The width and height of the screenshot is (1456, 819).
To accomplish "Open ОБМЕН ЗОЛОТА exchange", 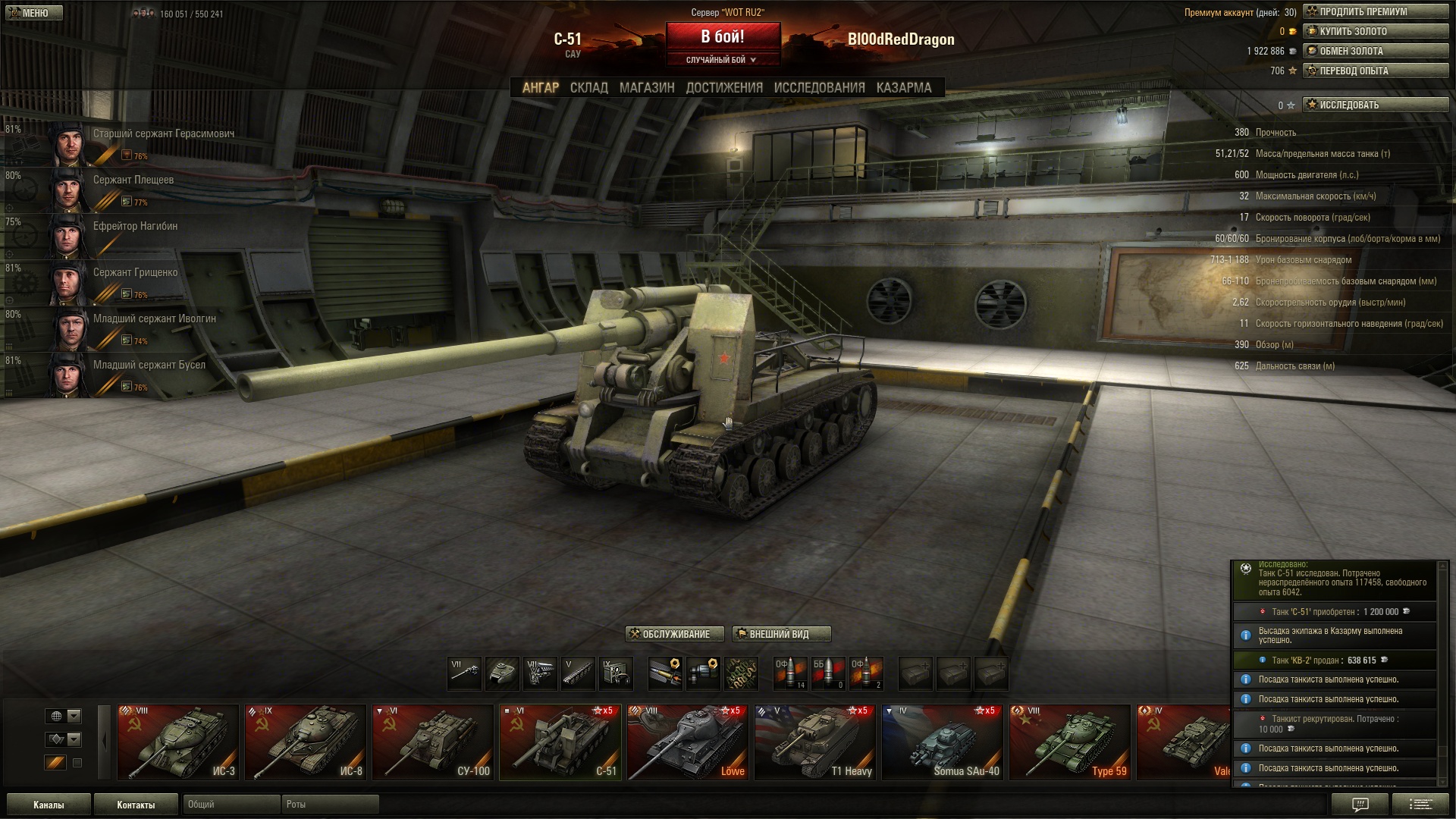I will click(1375, 51).
